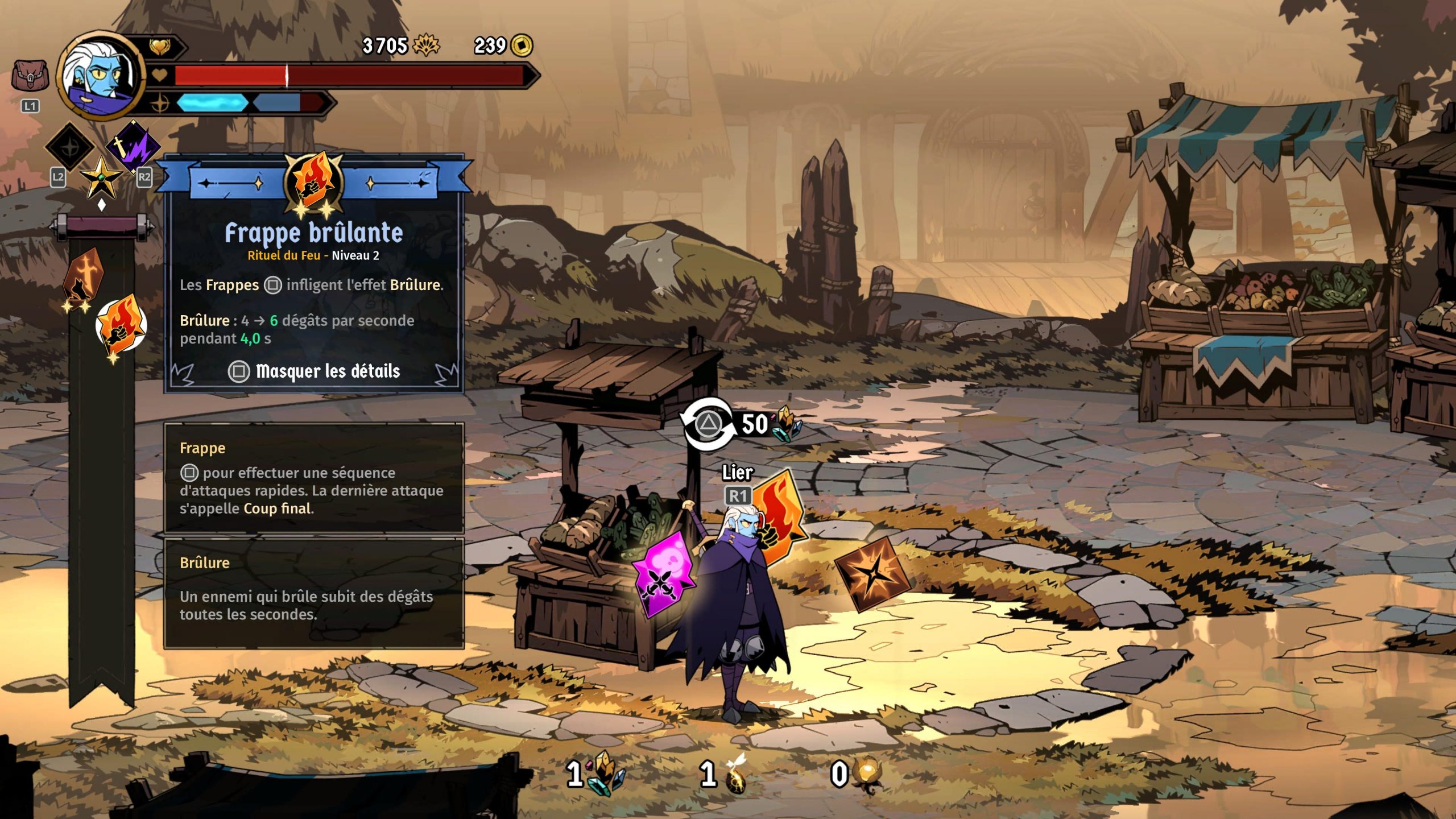The image size is (1456, 819).
Task: Click the blue-skinned hero portrait
Action: click(101, 75)
